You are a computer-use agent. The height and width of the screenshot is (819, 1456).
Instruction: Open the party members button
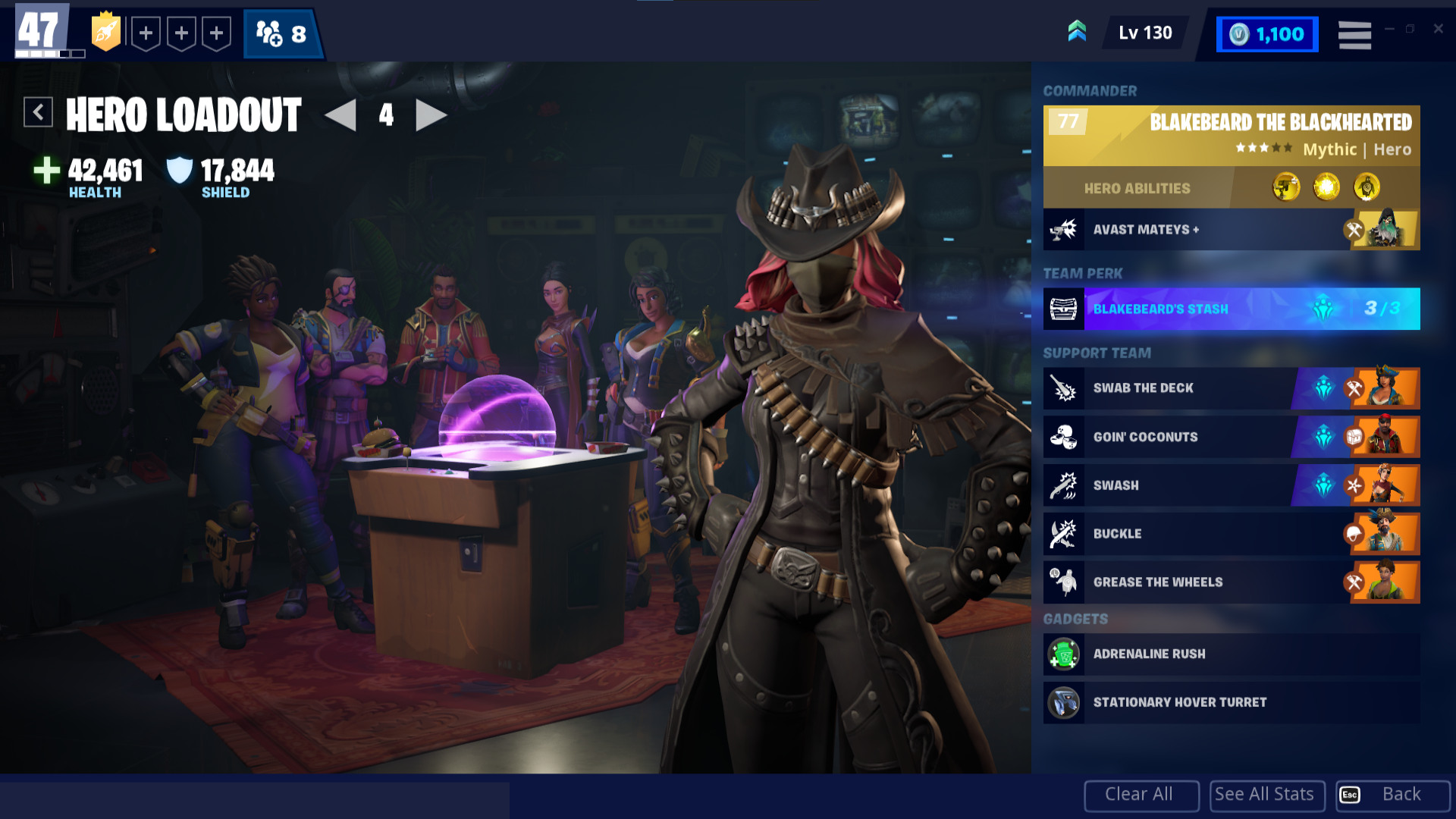[282, 34]
